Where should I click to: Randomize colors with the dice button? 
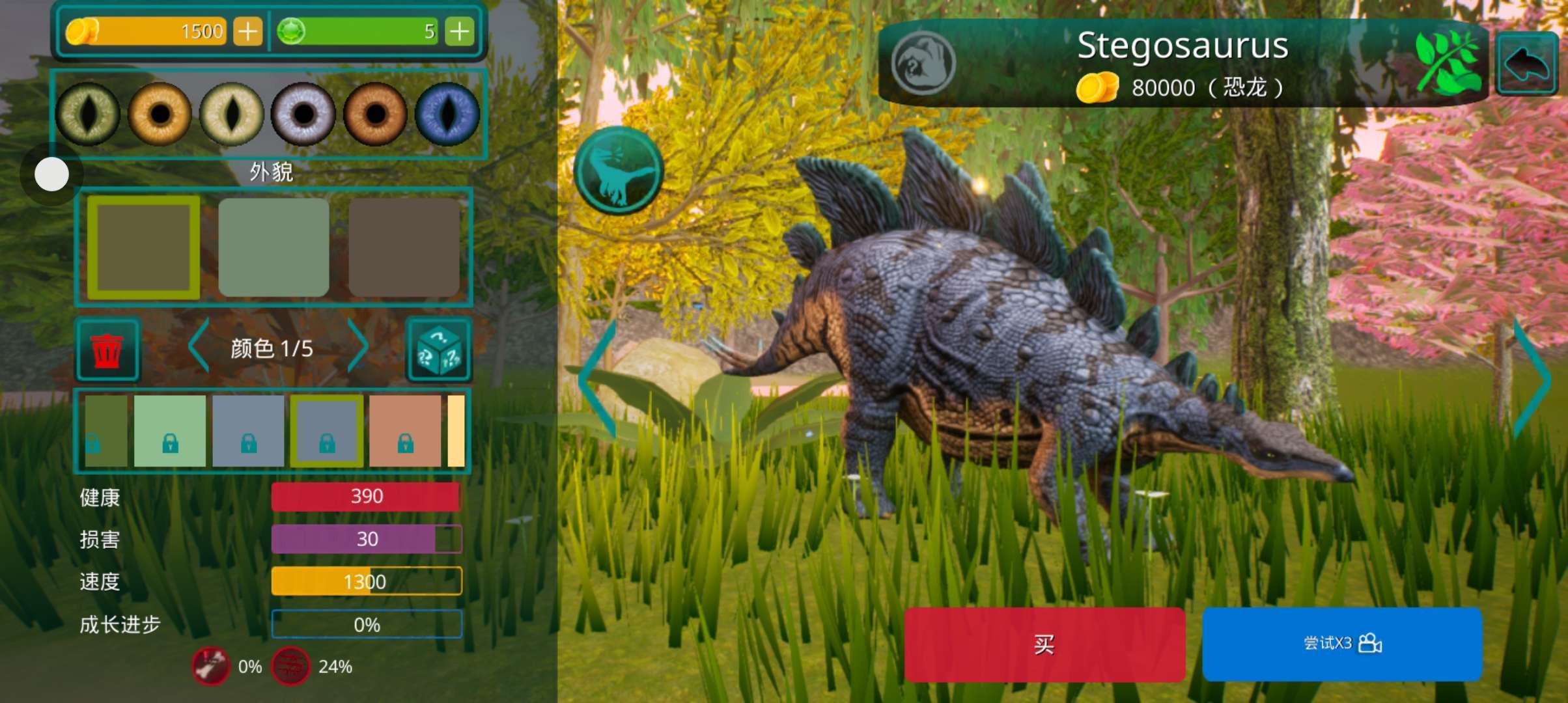(439, 350)
